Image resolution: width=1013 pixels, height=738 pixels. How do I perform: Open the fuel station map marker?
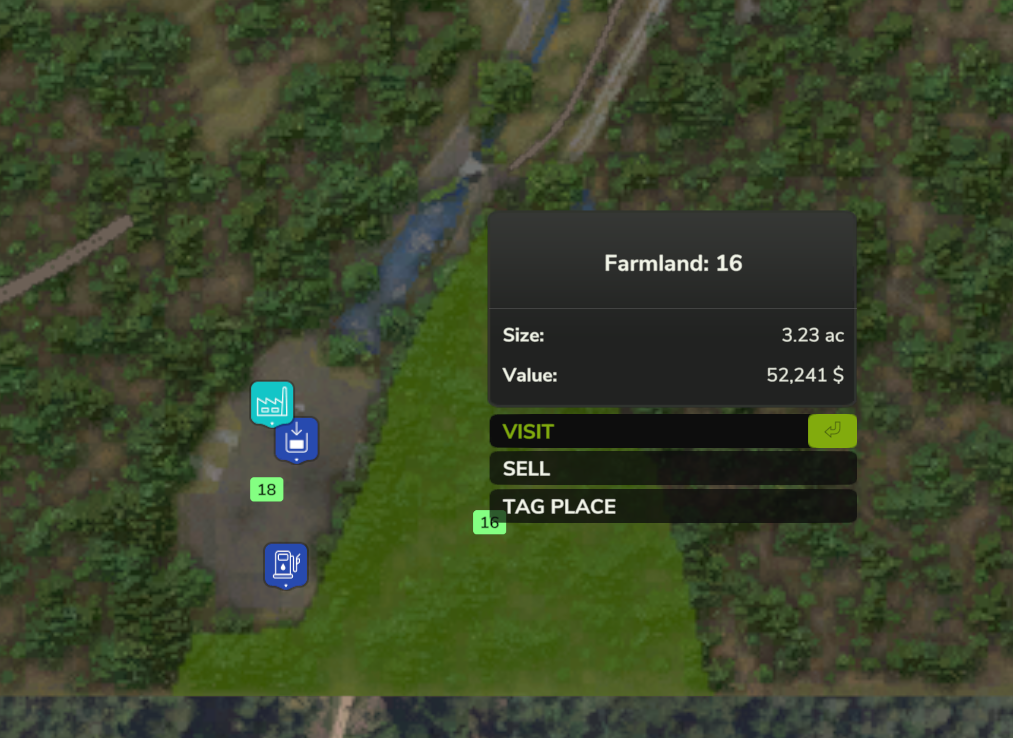coord(286,565)
